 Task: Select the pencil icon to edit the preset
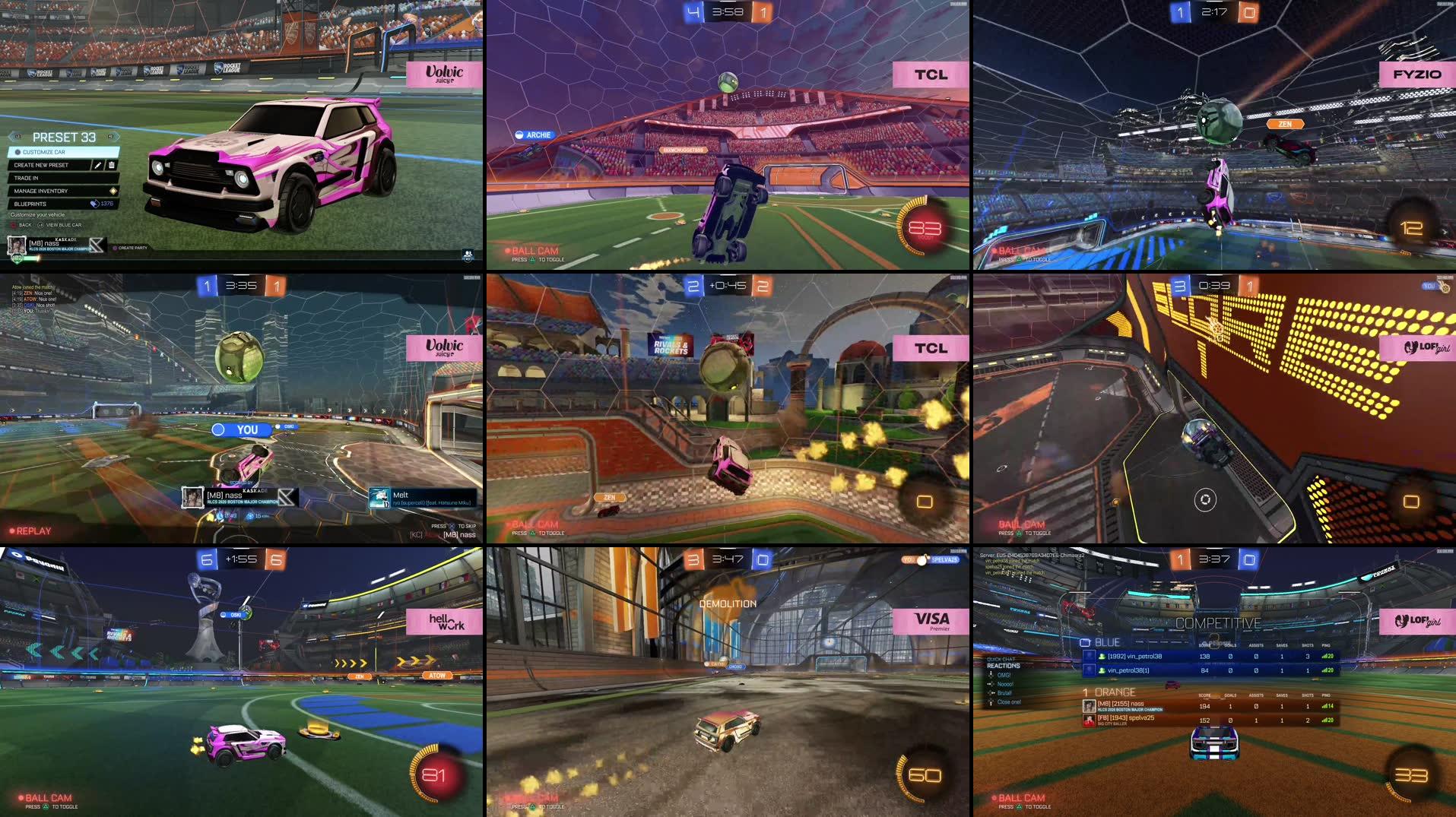[x=99, y=166]
